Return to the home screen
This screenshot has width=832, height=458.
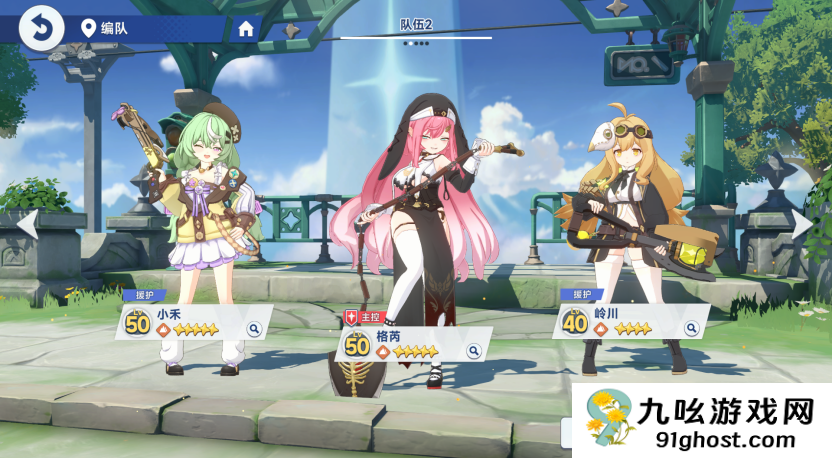click(246, 28)
